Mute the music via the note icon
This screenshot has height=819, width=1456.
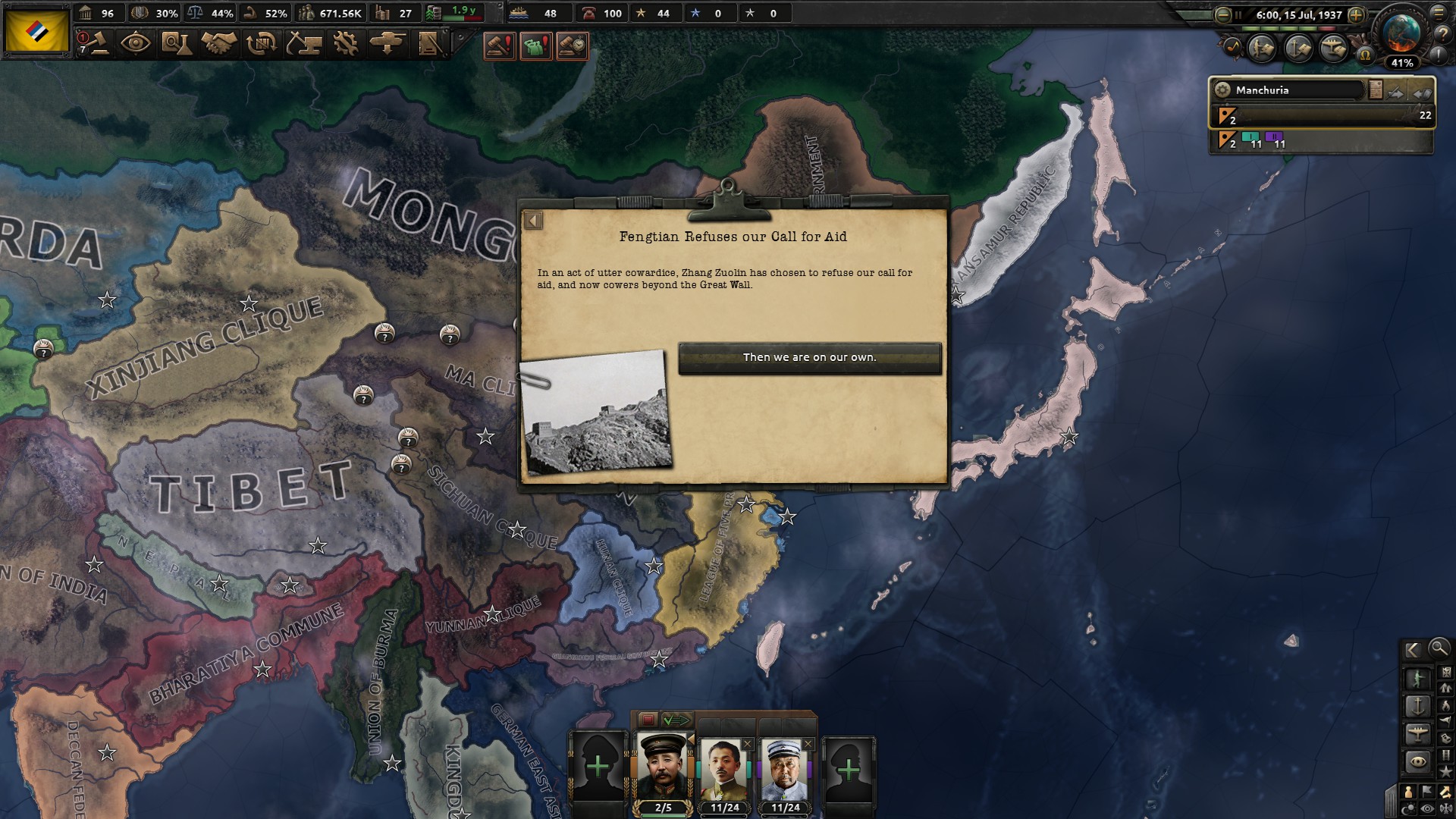pyautogui.click(x=1233, y=48)
